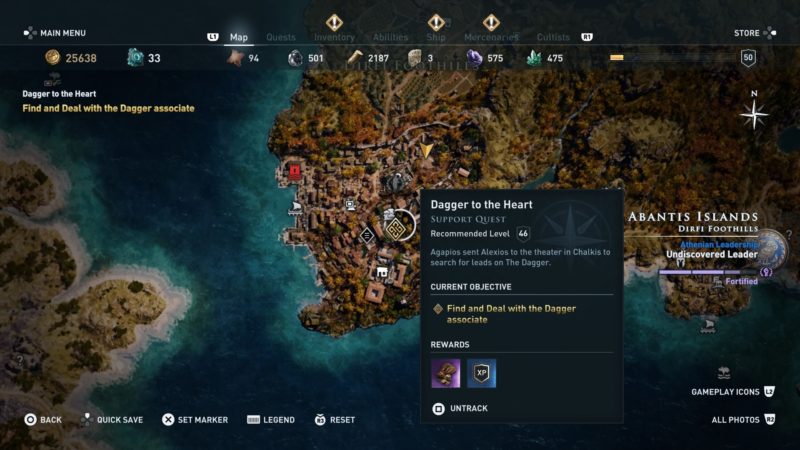
Task: Select the red fort marker on the map
Action: (295, 171)
